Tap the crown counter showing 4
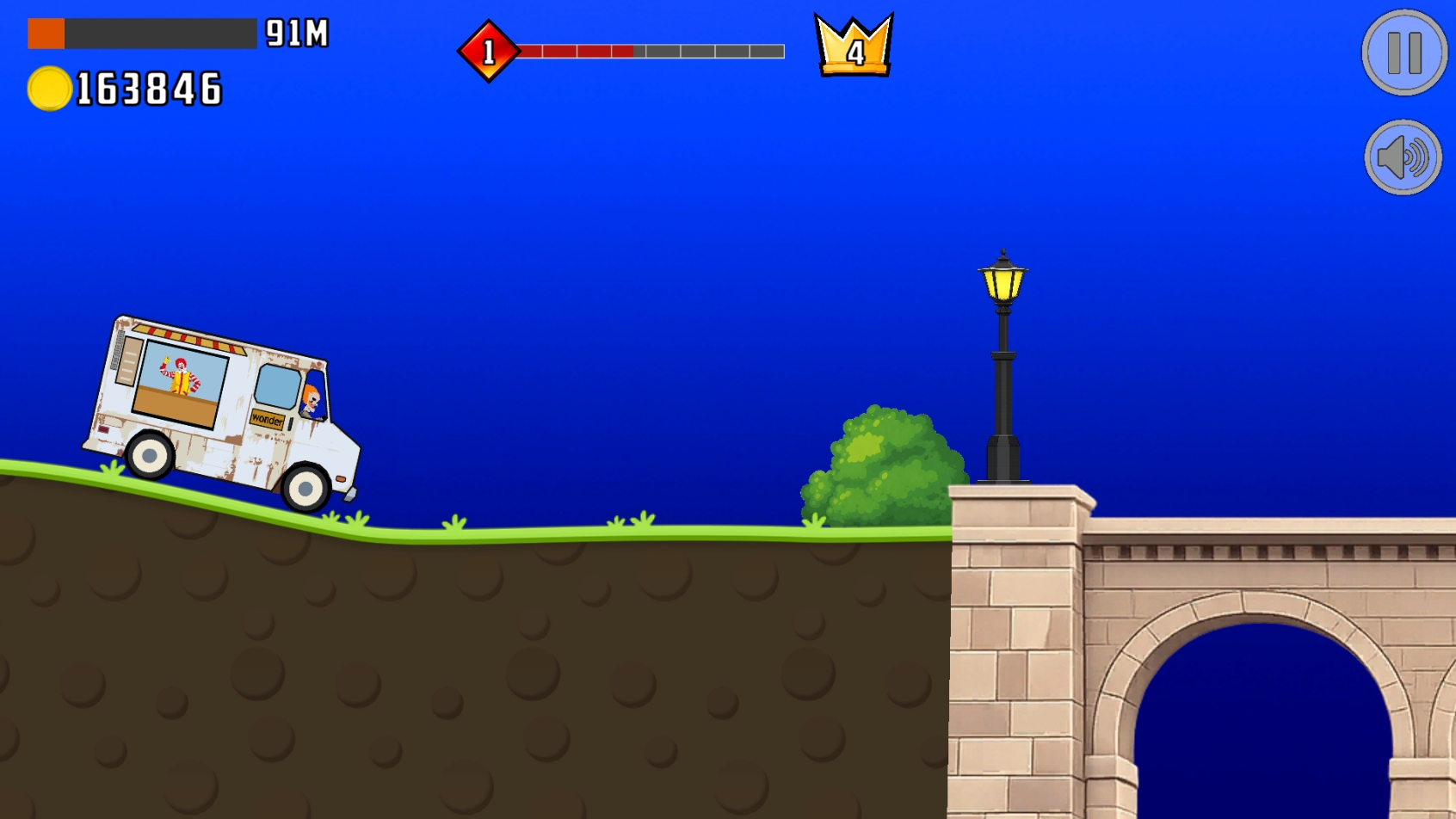1456x819 pixels. tap(853, 47)
